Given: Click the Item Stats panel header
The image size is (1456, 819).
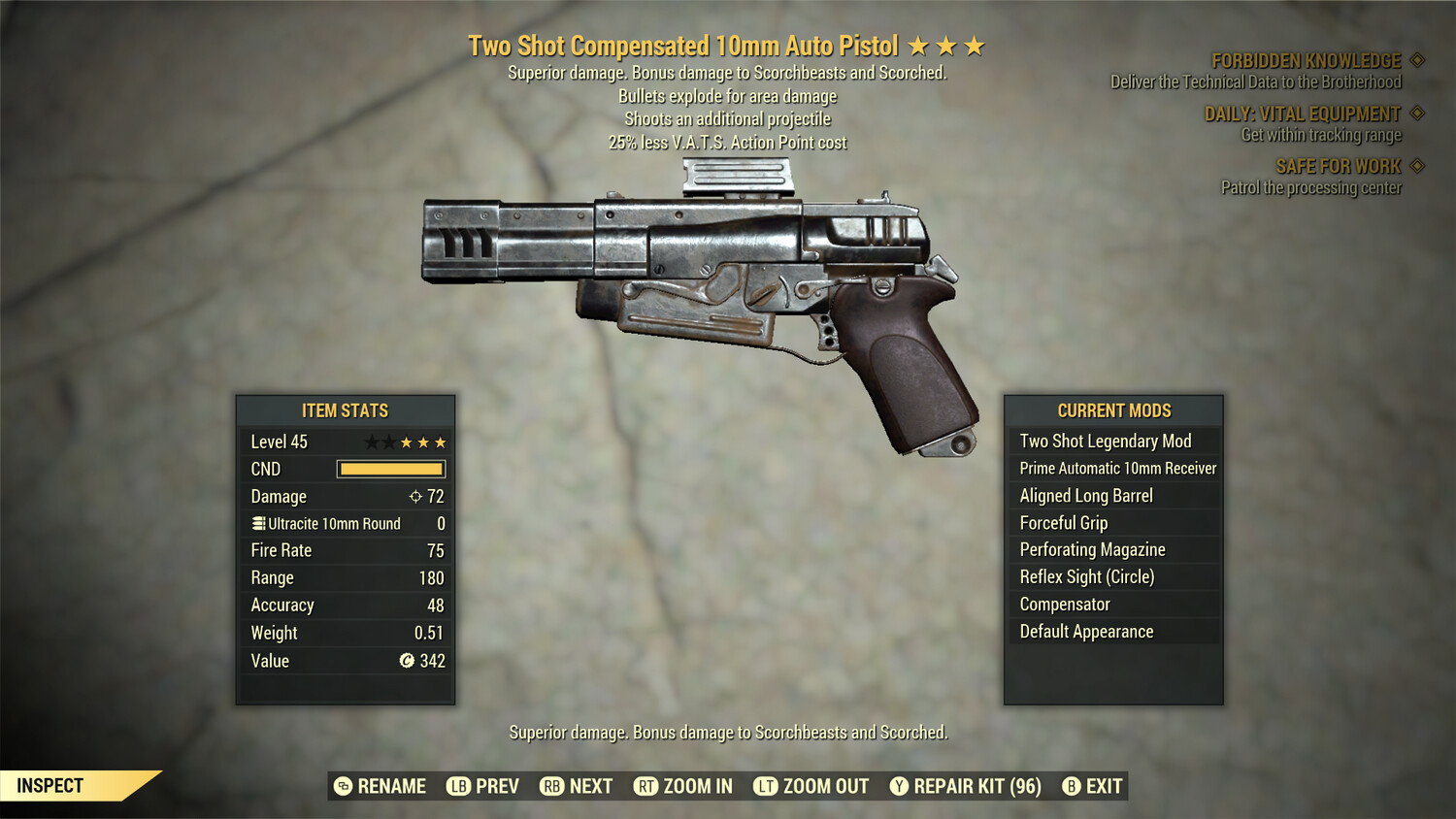Looking at the screenshot, I should coord(345,410).
